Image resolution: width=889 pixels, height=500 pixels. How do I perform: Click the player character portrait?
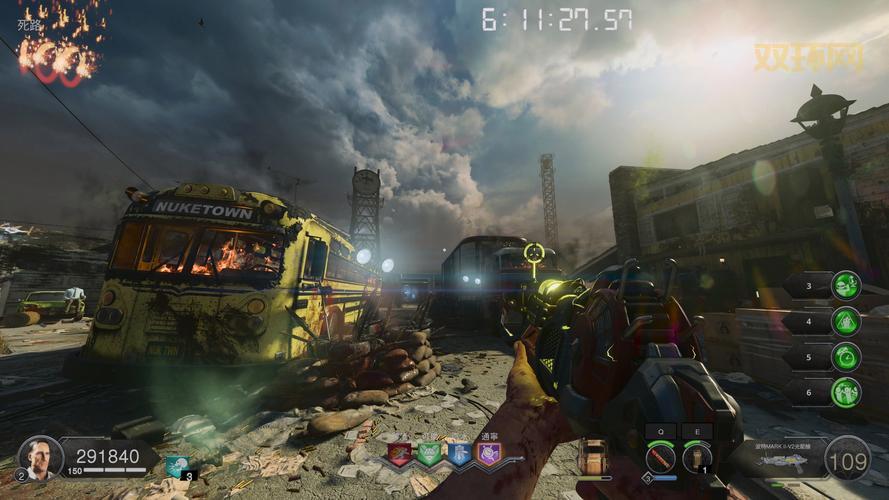tap(40, 457)
